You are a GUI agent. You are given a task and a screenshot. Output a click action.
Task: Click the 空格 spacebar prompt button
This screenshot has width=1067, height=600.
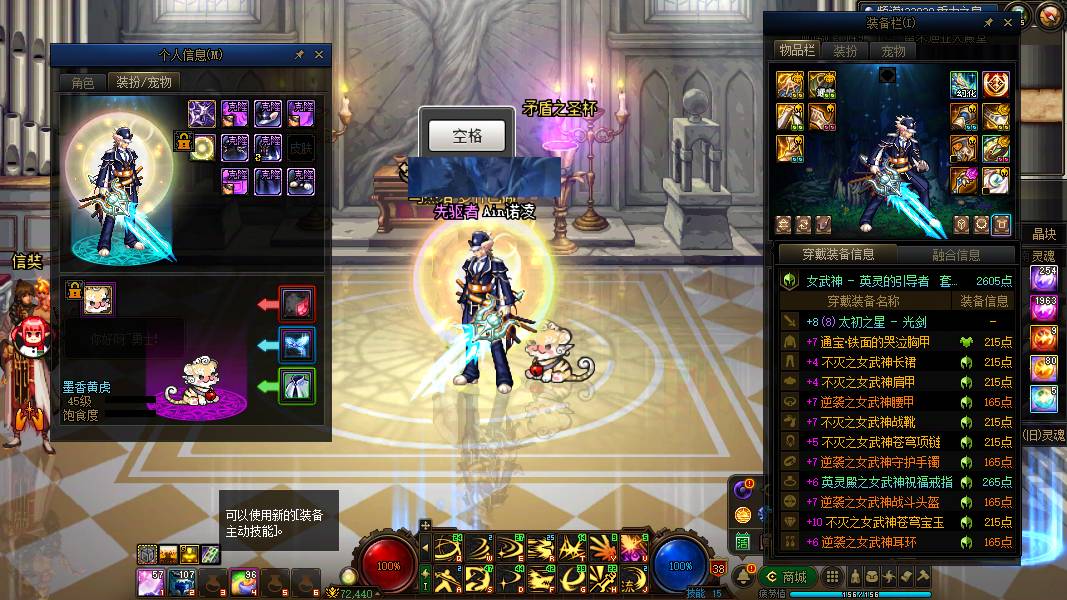coord(467,135)
